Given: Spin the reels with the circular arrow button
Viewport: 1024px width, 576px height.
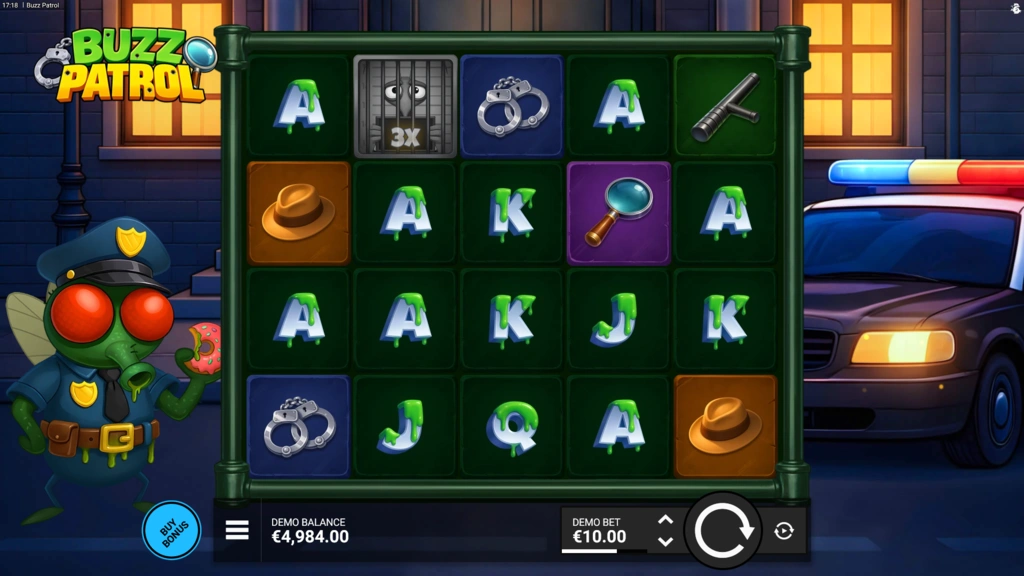Looking at the screenshot, I should (724, 531).
